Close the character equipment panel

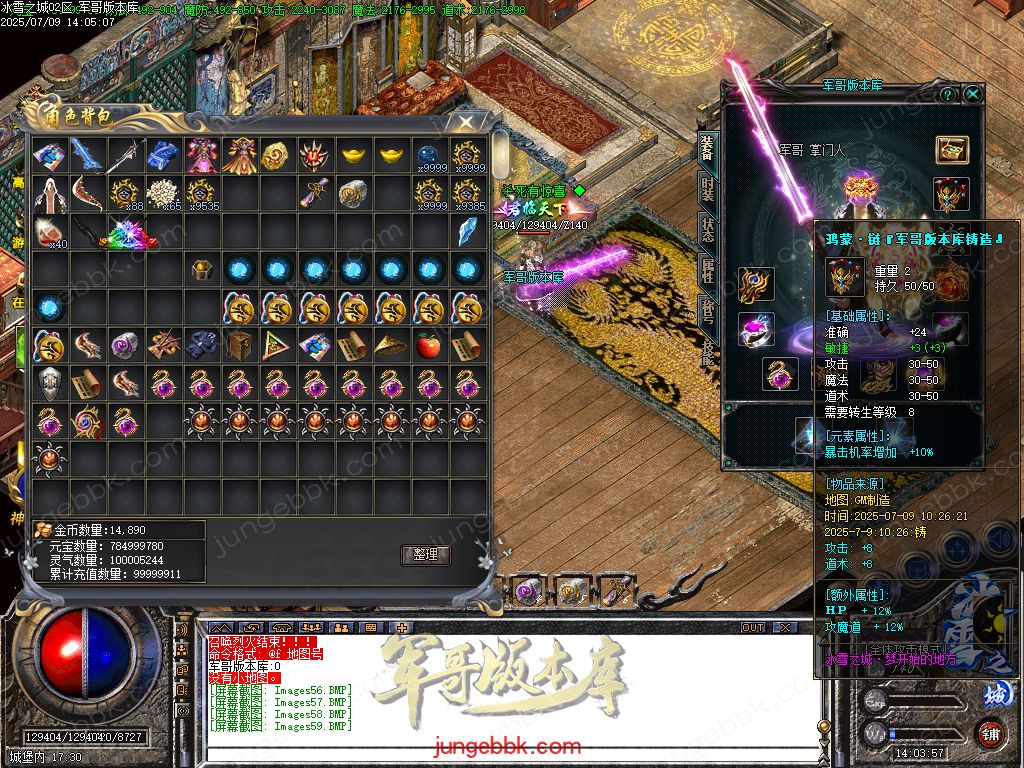click(972, 94)
